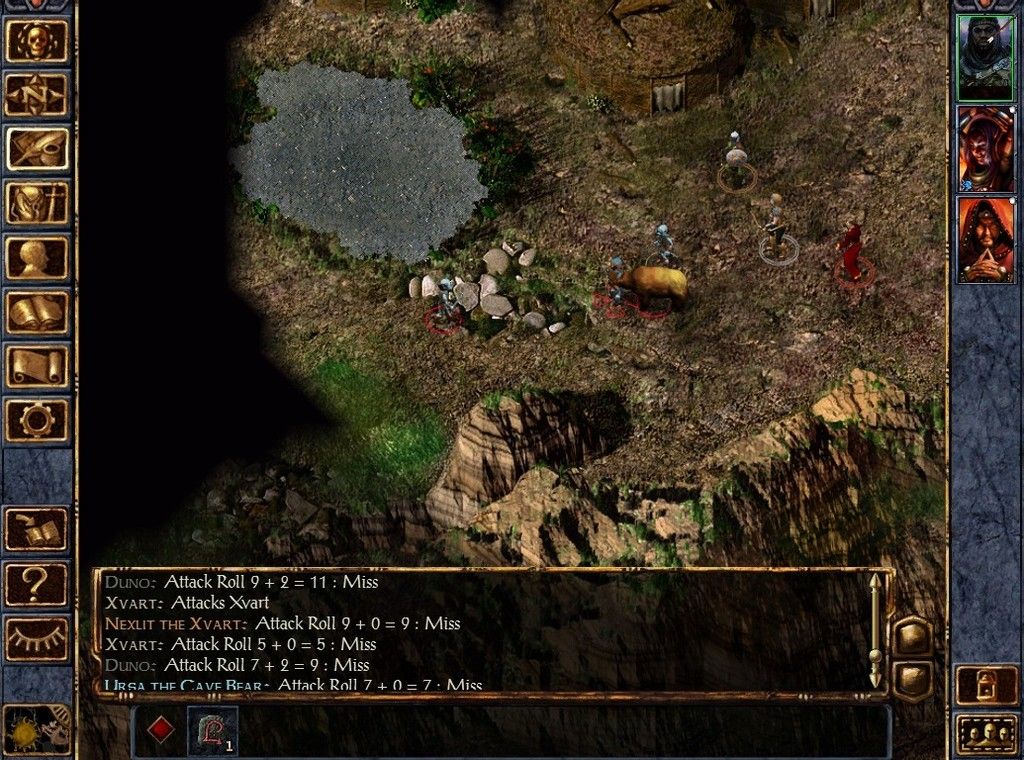Open help with the question mark button
The height and width of the screenshot is (760, 1024).
point(38,583)
